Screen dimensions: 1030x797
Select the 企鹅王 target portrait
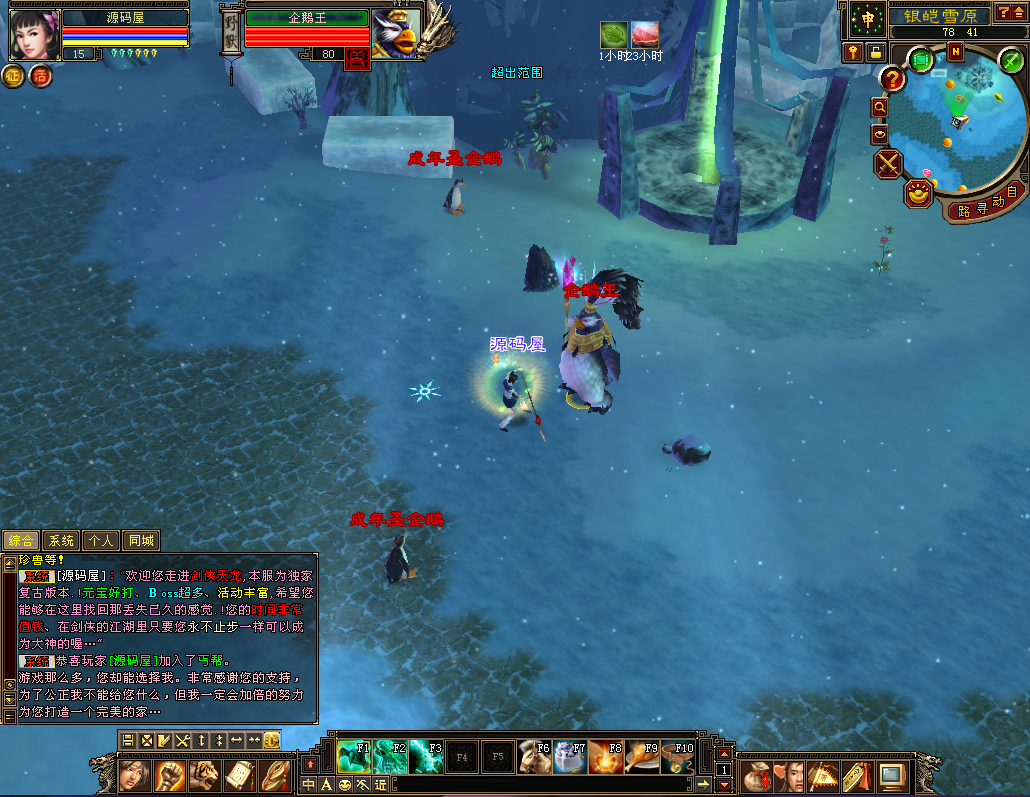click(395, 32)
